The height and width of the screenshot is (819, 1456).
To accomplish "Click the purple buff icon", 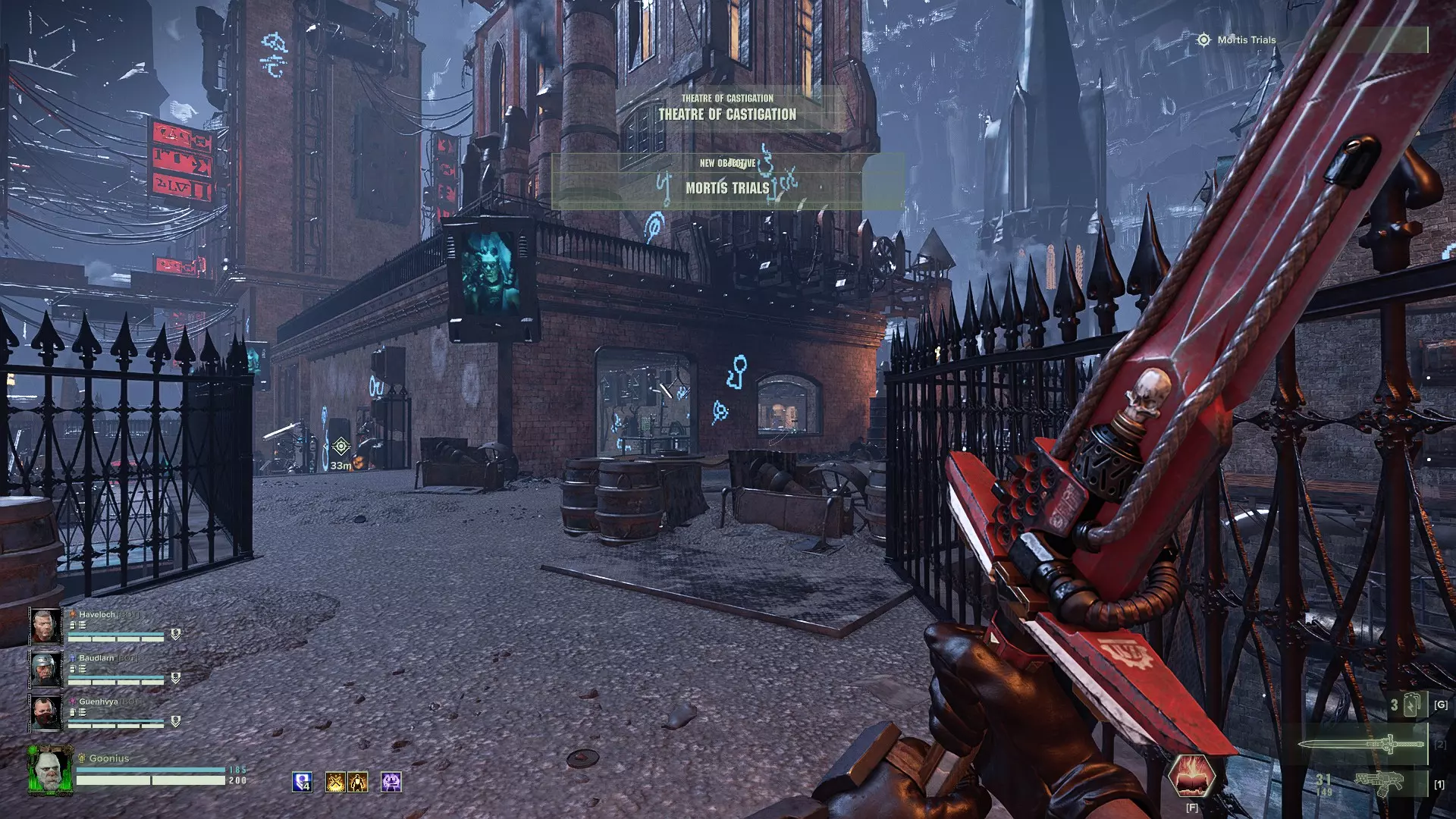I will 391,782.
